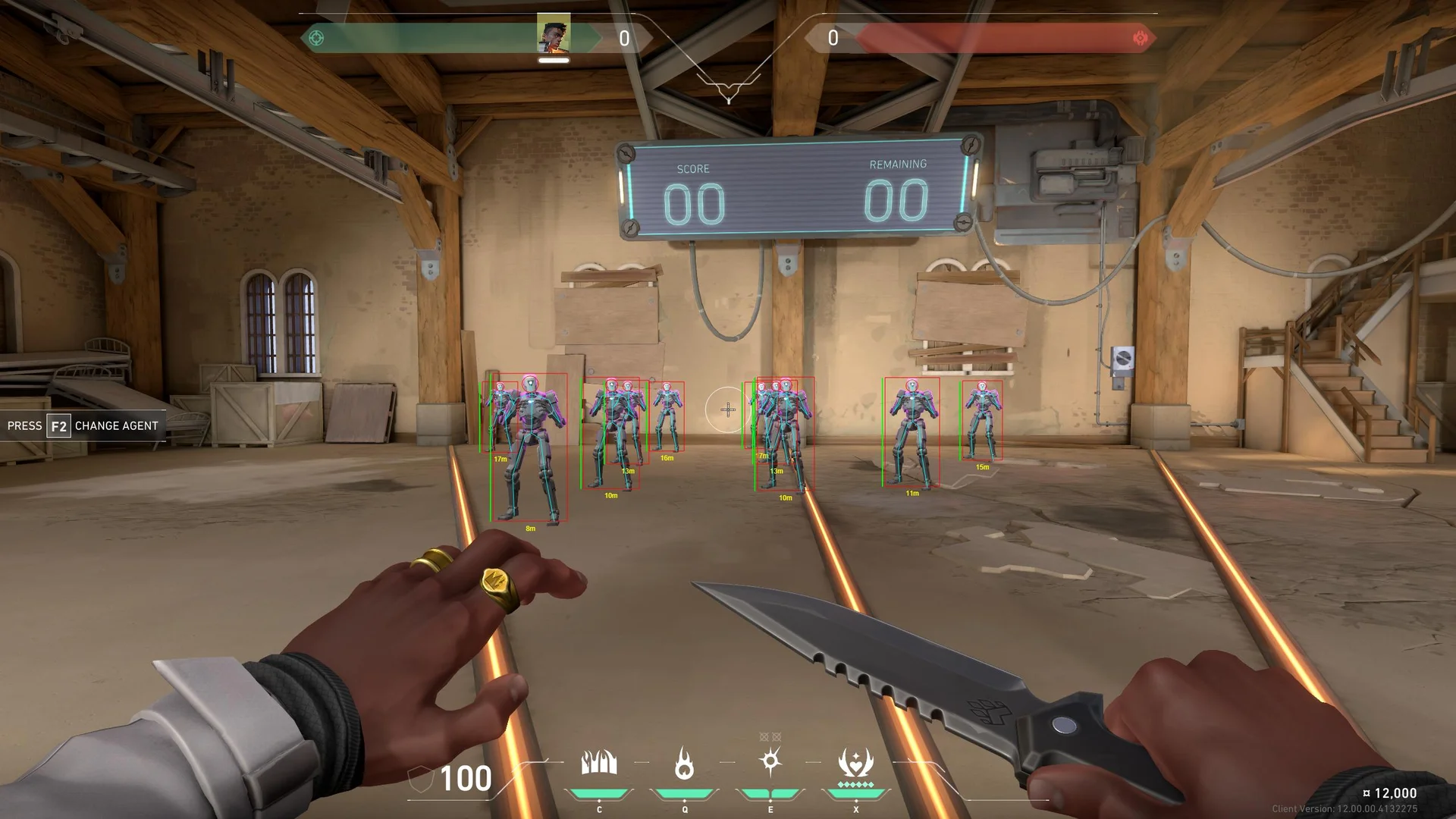The width and height of the screenshot is (1456, 819).
Task: Trigger the Run It Back ultimate icon
Action: pyautogui.click(x=855, y=763)
